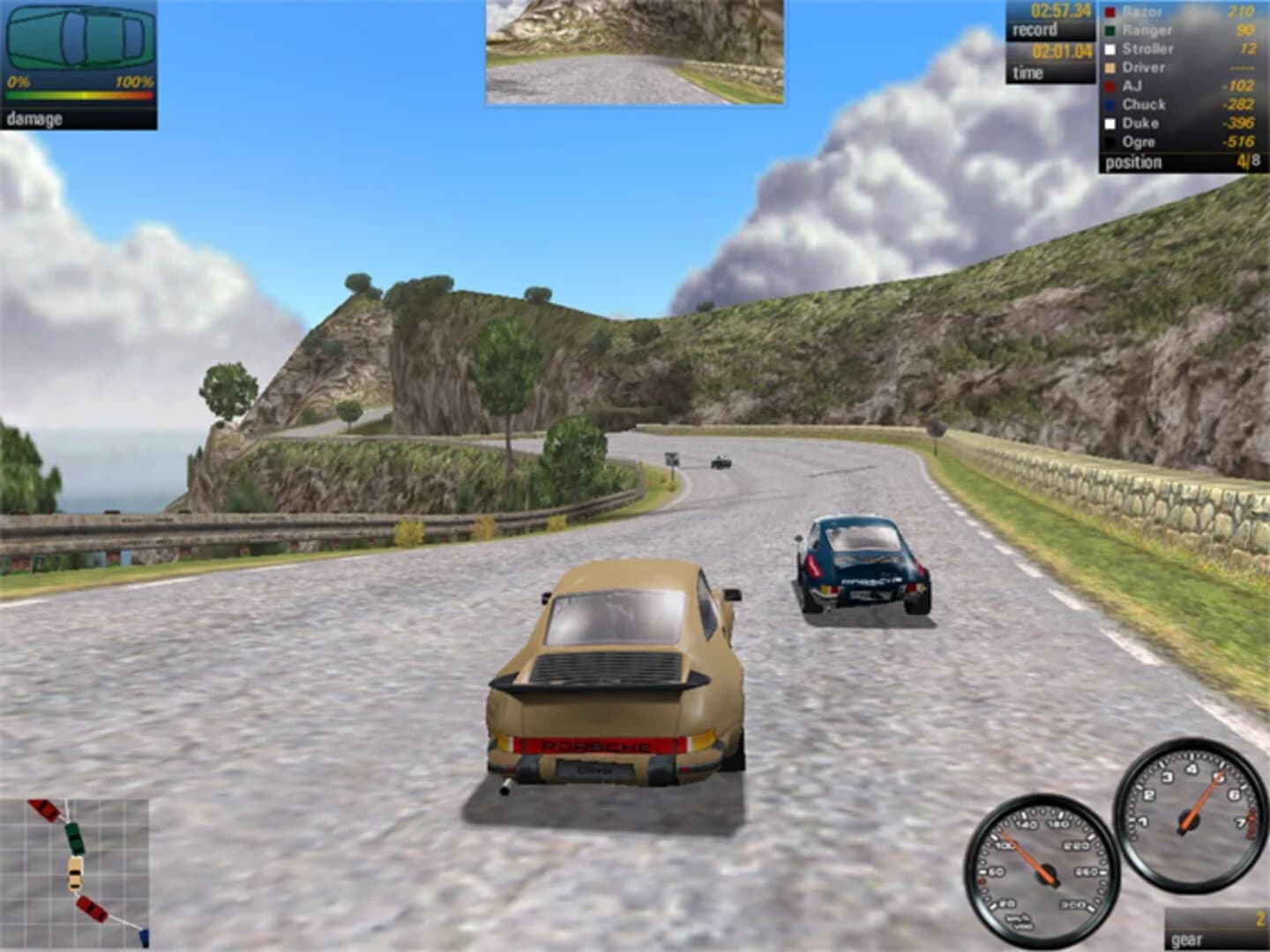Select Driver's tan marker in the standings
Viewport: 1270px width, 952px height.
click(x=1108, y=67)
